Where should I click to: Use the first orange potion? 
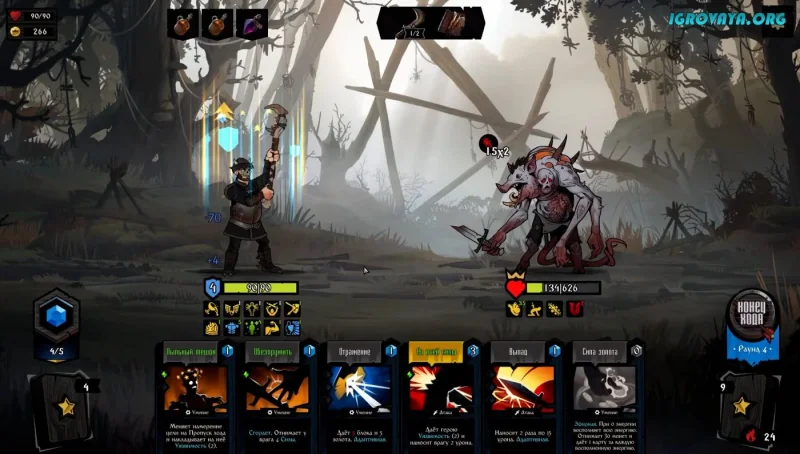tap(183, 22)
